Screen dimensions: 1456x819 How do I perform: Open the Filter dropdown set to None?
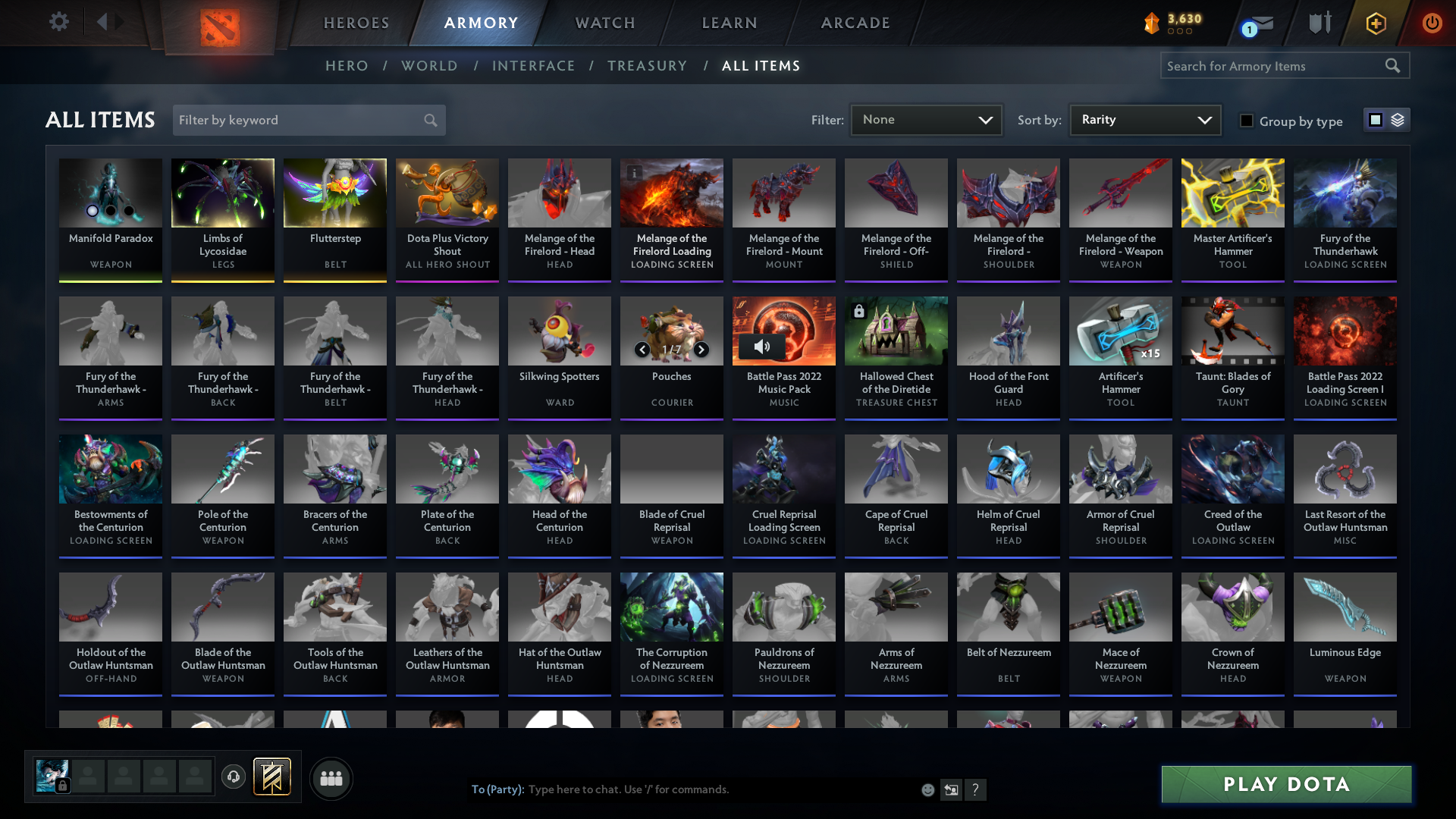pyautogui.click(x=926, y=119)
